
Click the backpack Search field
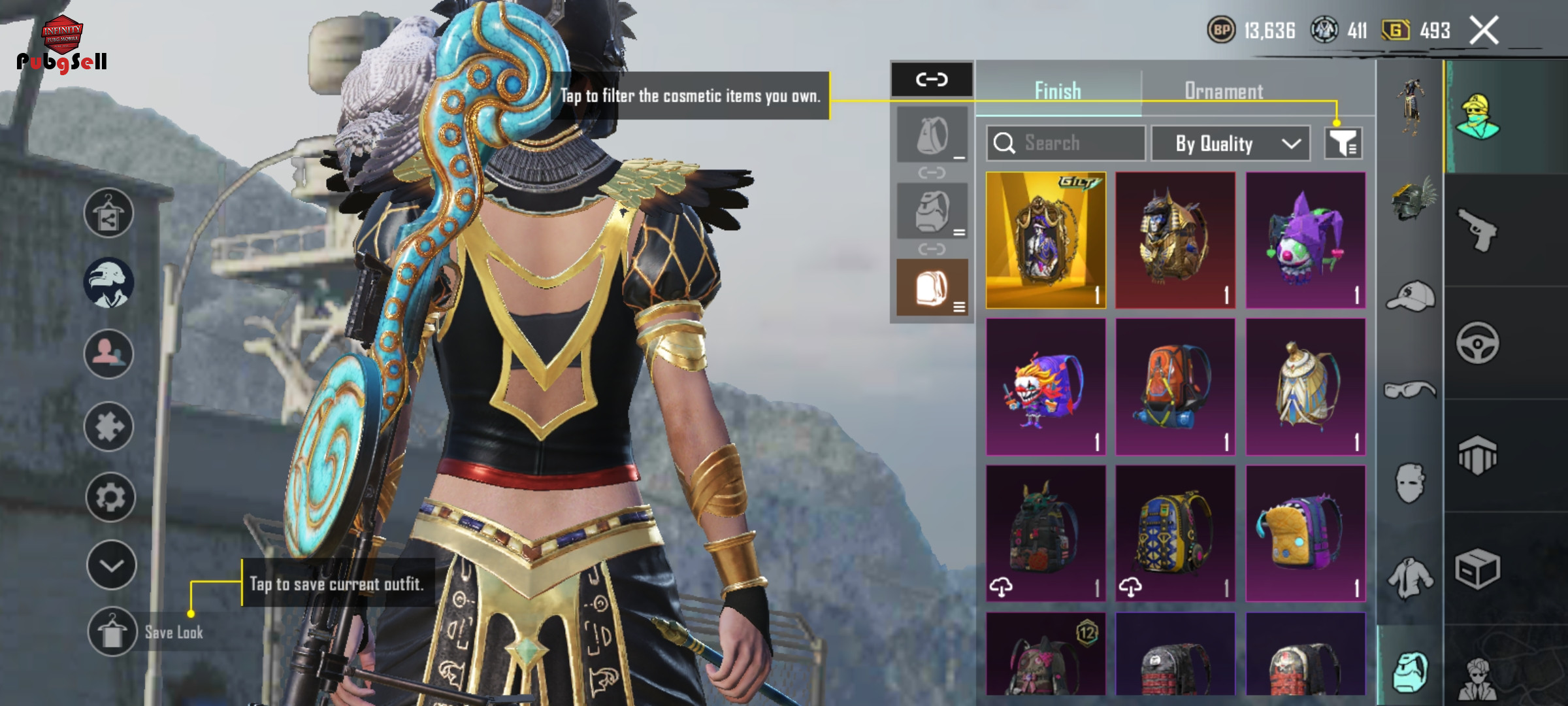(1066, 143)
